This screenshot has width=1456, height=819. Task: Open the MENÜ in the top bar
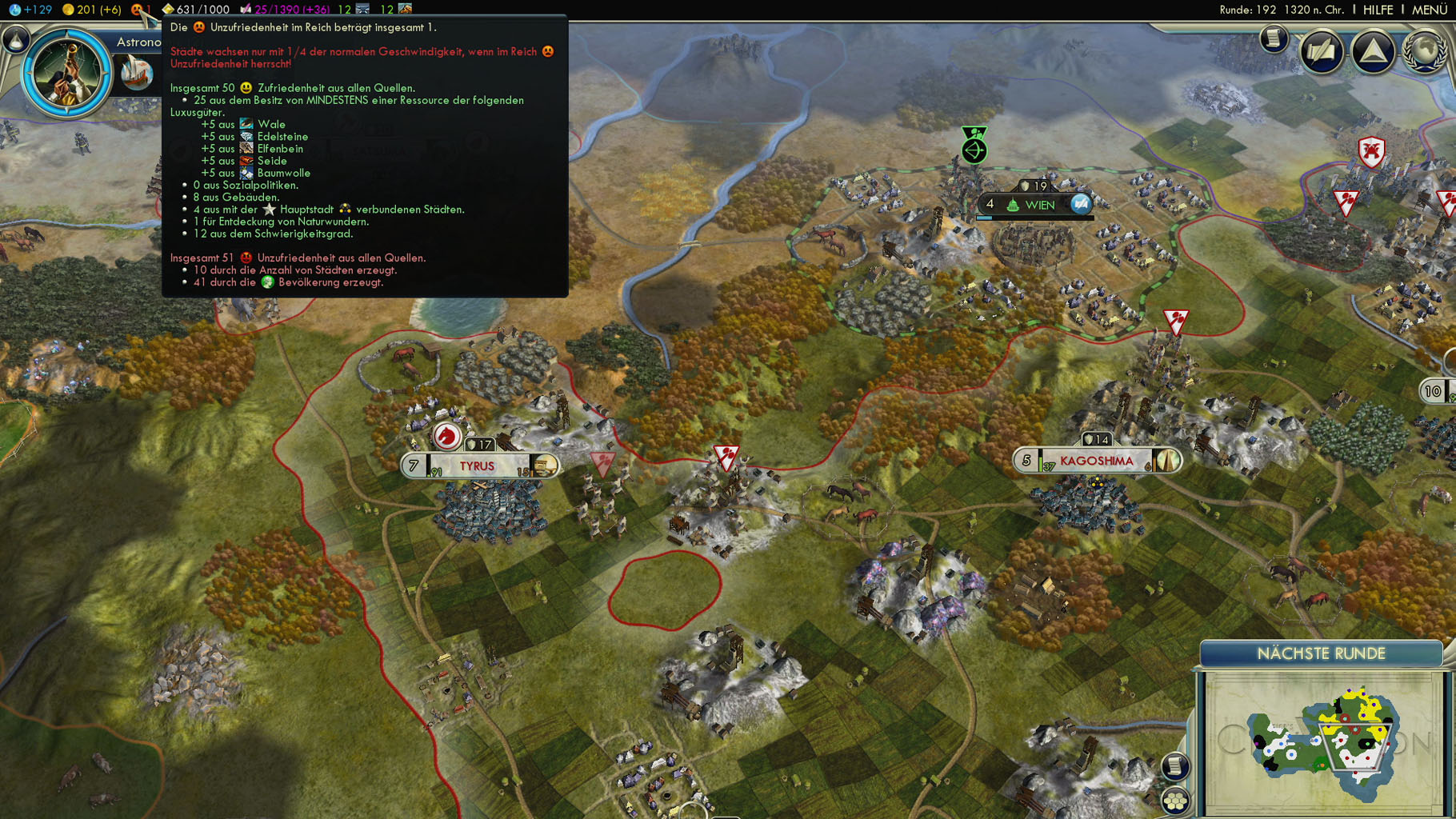tap(1429, 10)
